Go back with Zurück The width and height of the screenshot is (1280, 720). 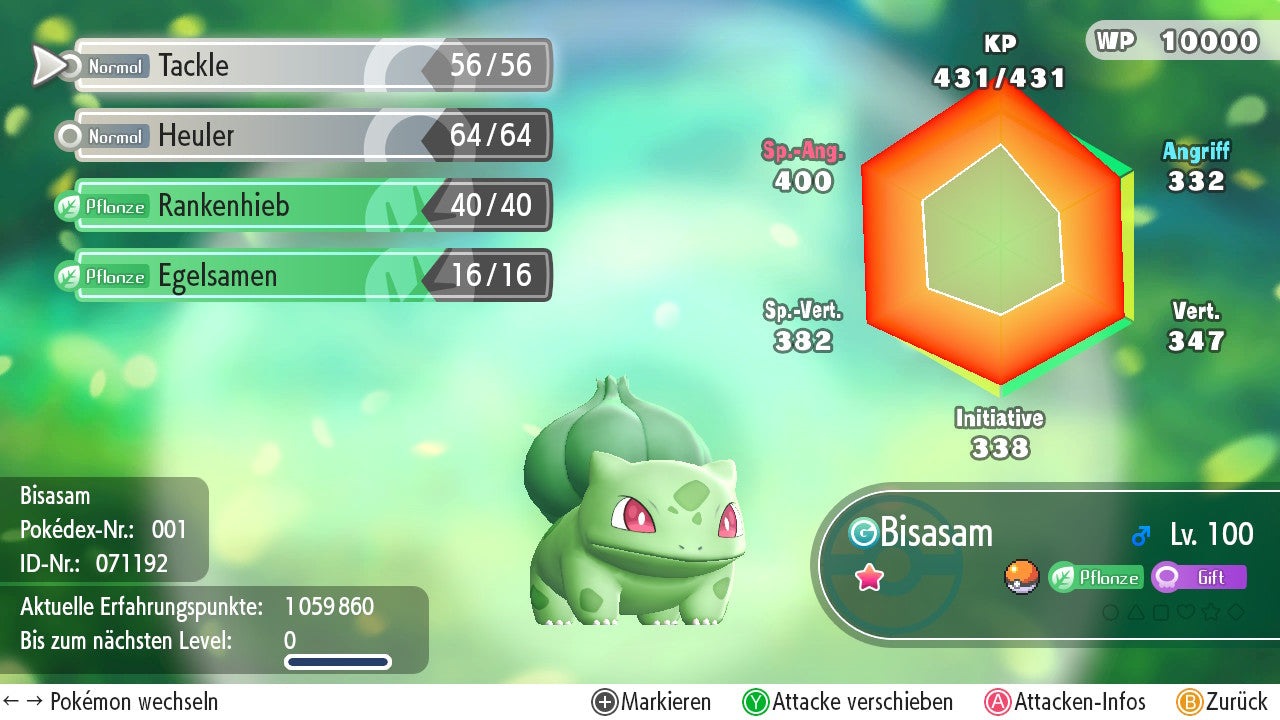[x=1222, y=702]
